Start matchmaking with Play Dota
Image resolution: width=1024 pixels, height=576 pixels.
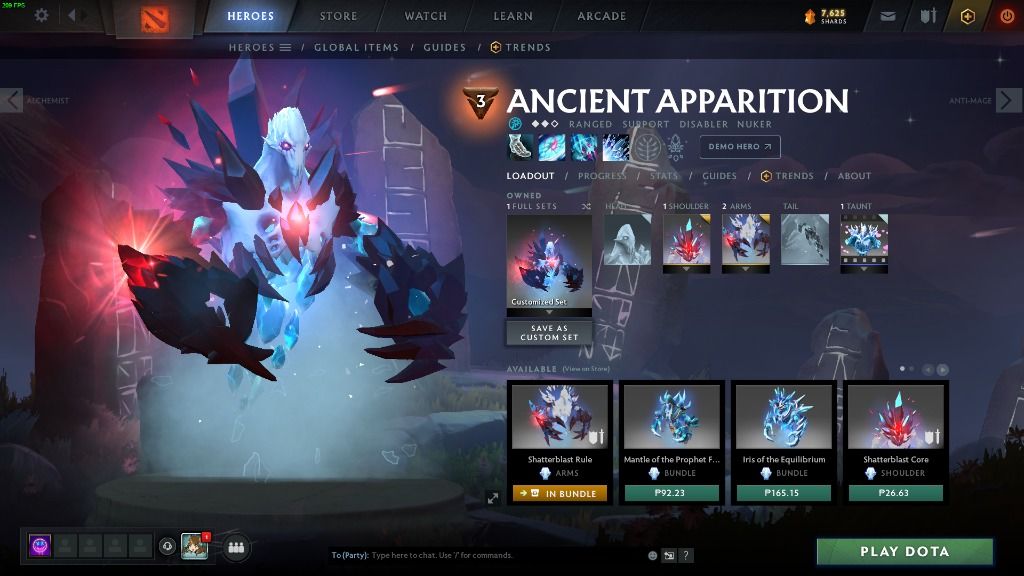tap(904, 551)
